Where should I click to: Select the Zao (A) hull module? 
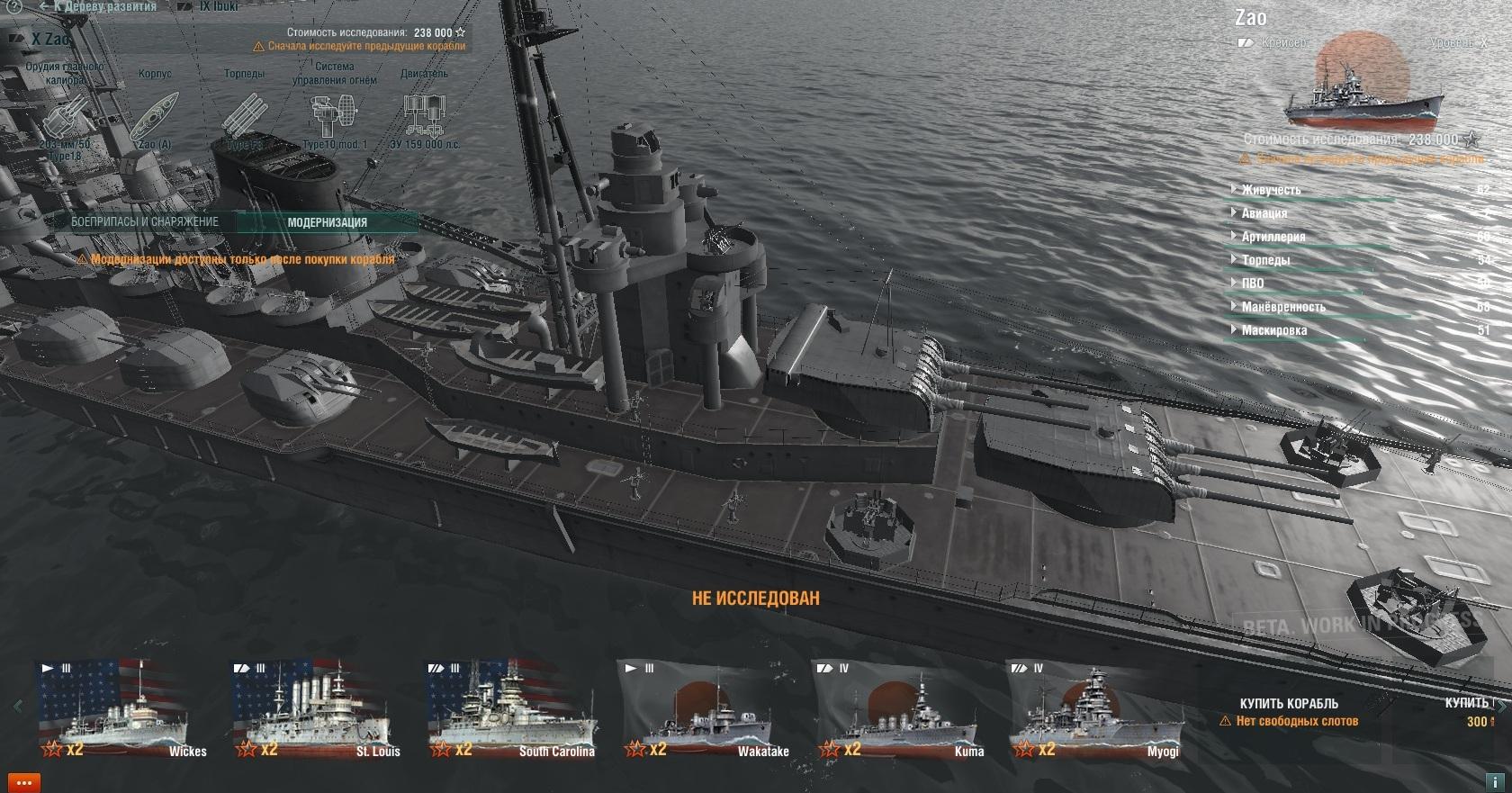click(155, 117)
